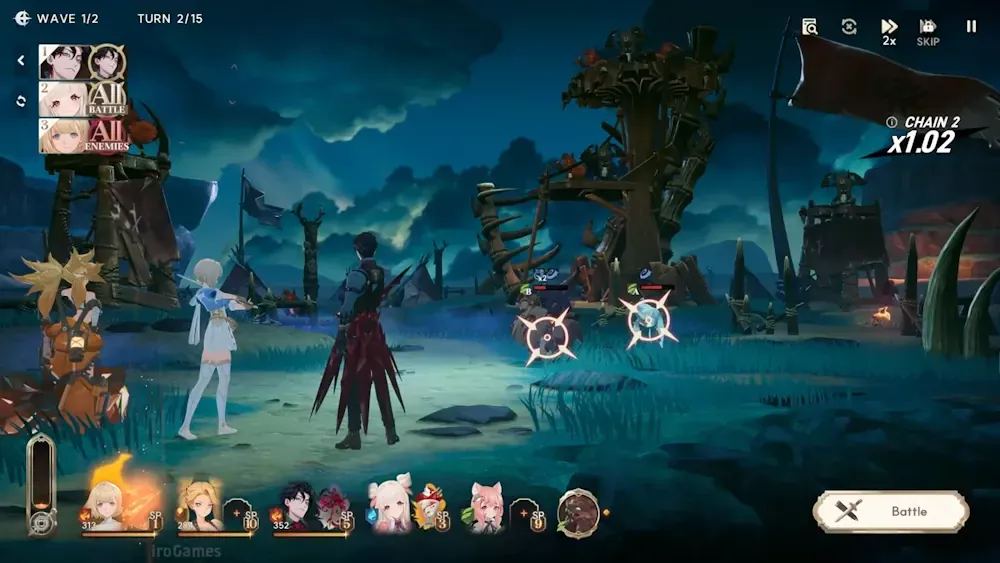The width and height of the screenshot is (1000, 563).
Task: Select the second queued action targeting All Battle
Action: 83,99
